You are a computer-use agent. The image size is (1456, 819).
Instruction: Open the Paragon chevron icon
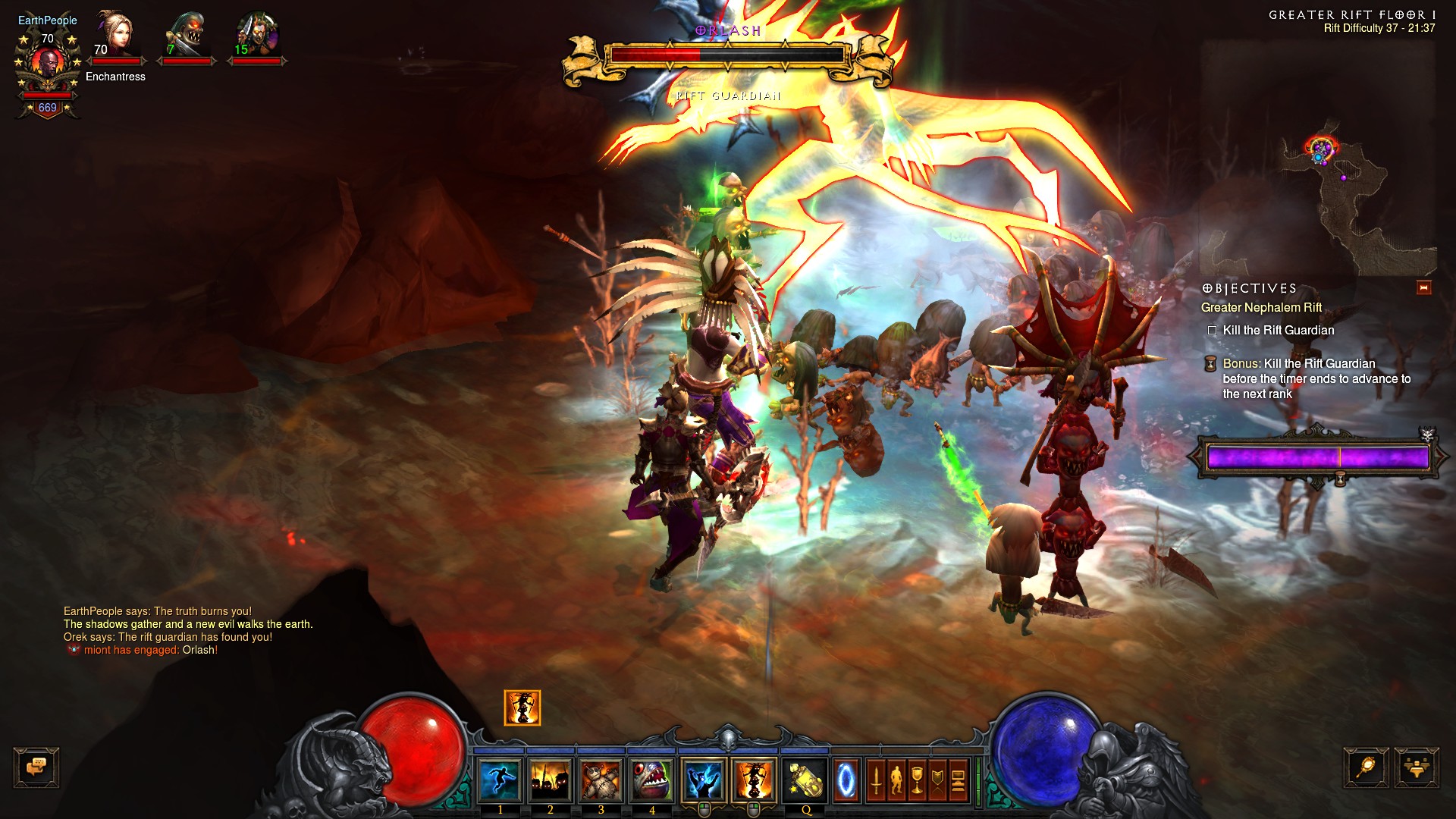point(937,780)
